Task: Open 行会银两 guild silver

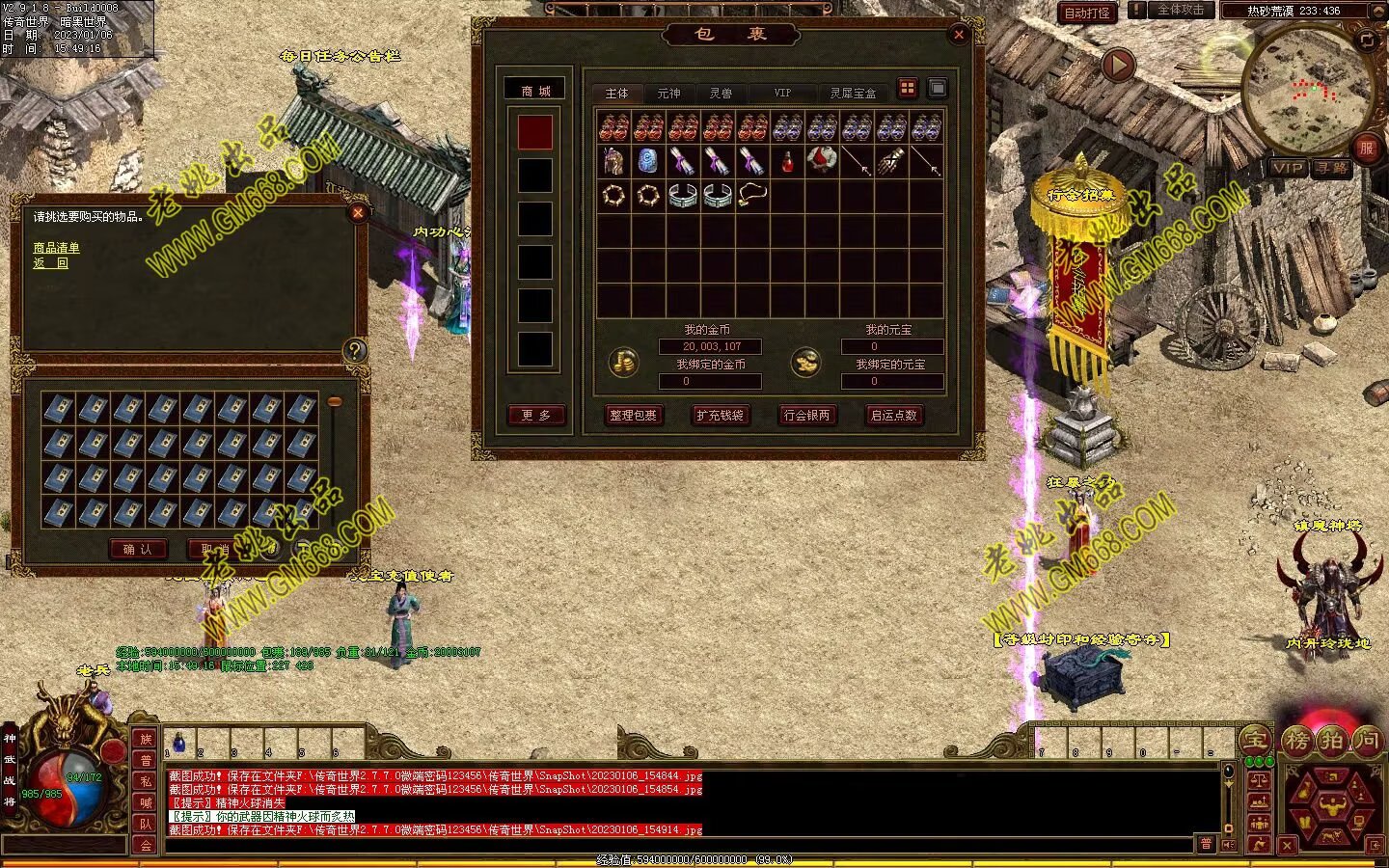Action: click(x=806, y=415)
